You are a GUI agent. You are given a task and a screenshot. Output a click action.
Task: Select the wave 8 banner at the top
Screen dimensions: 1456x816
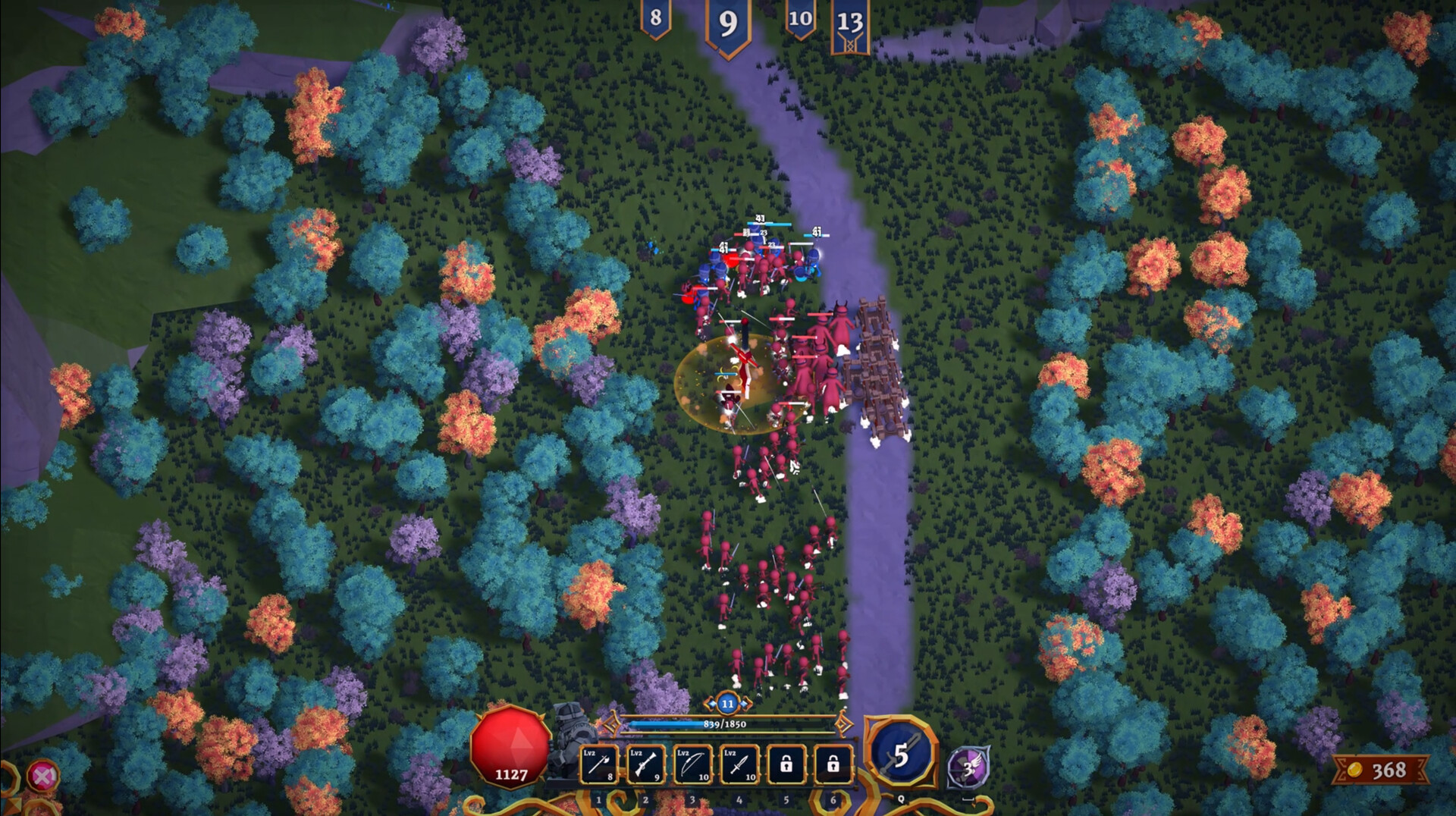click(657, 18)
